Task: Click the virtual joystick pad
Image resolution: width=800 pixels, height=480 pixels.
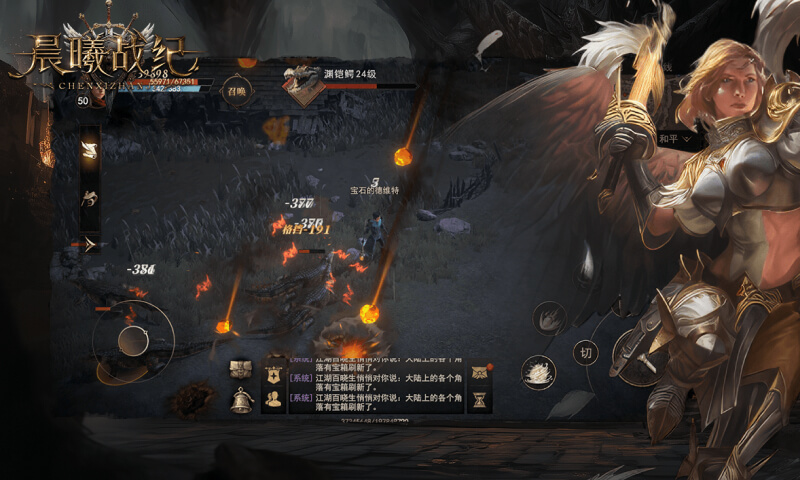Action: [133, 342]
